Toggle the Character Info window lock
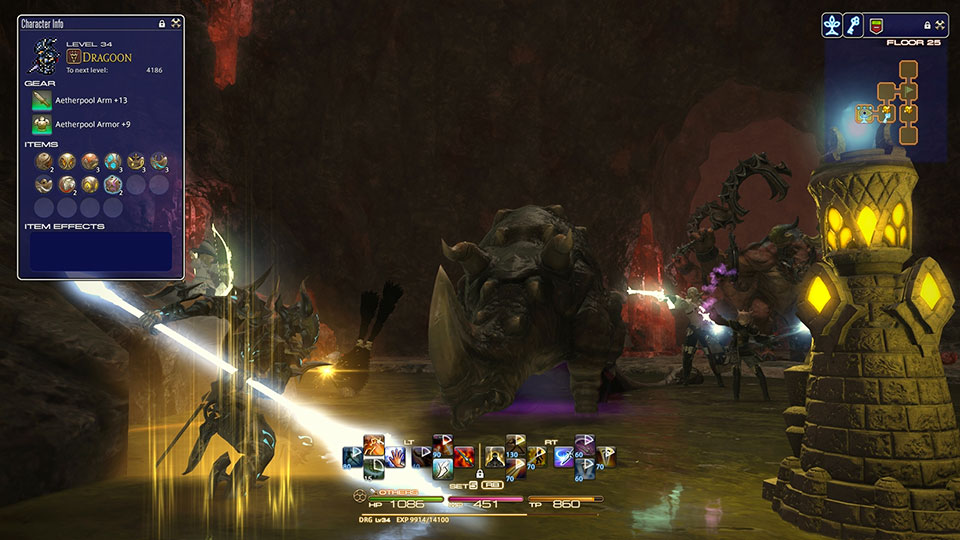 (162, 22)
